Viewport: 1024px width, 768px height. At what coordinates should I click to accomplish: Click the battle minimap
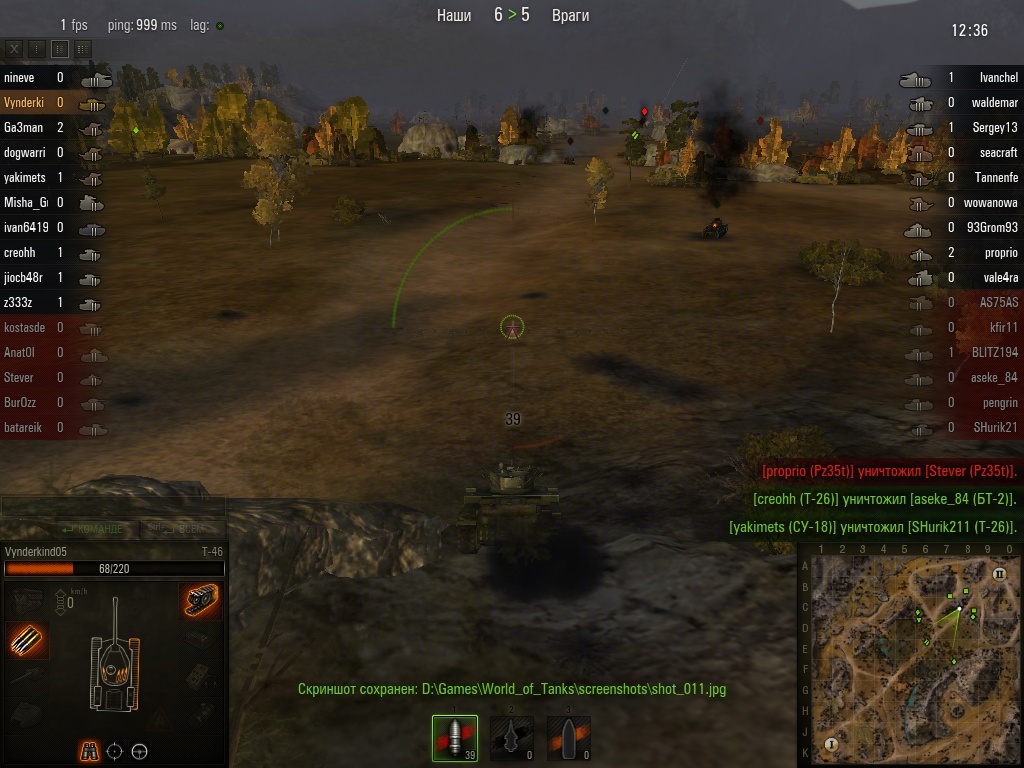pos(910,656)
